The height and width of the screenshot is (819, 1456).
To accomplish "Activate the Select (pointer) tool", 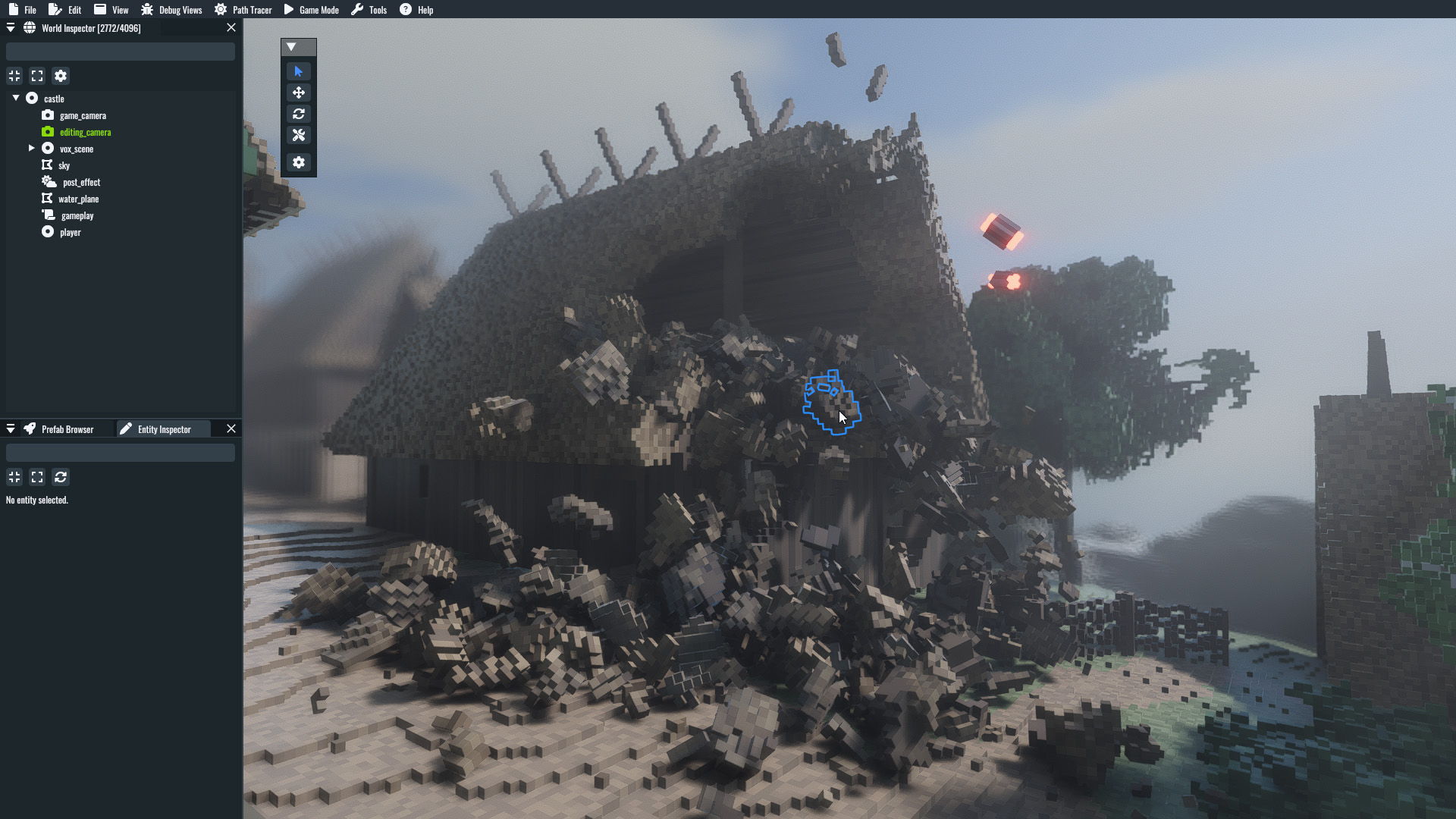I will tap(298, 71).
